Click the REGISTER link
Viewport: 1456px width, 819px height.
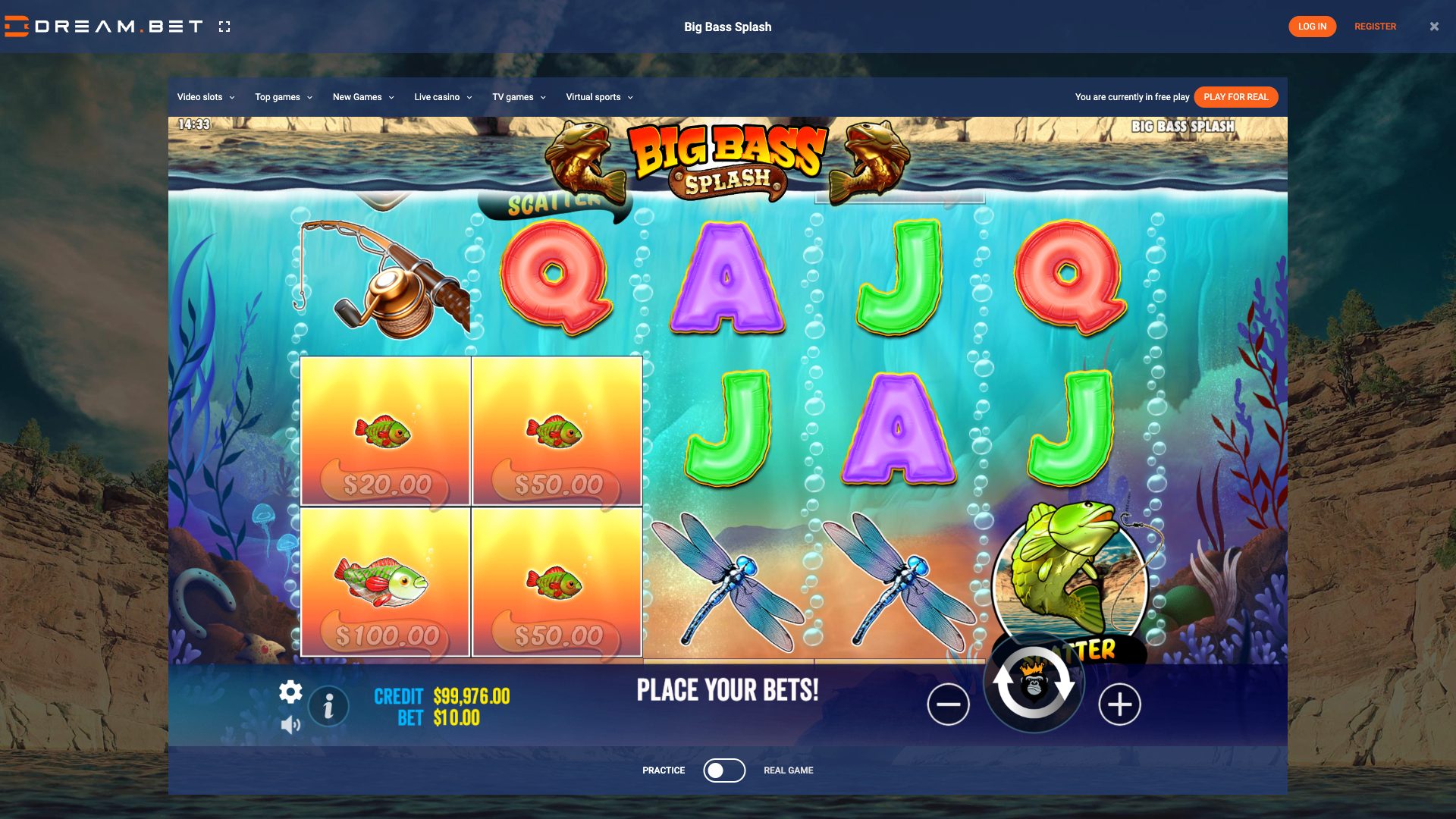1375,26
